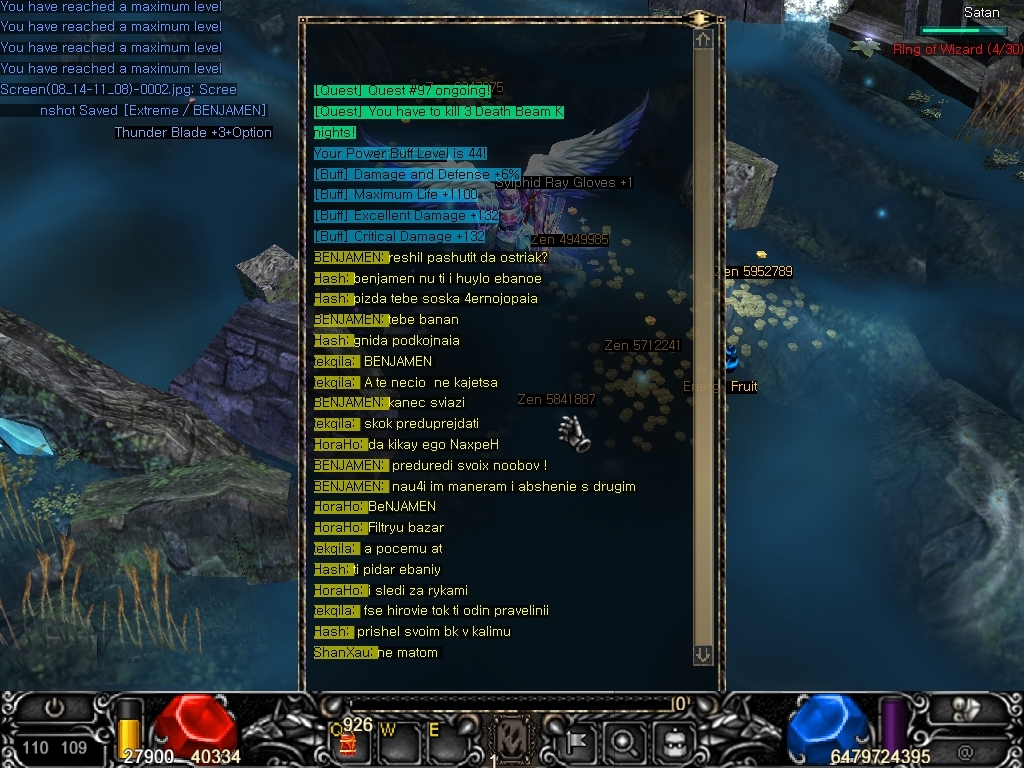
Task: Use the healing potion in slot Q
Action: 349,741
